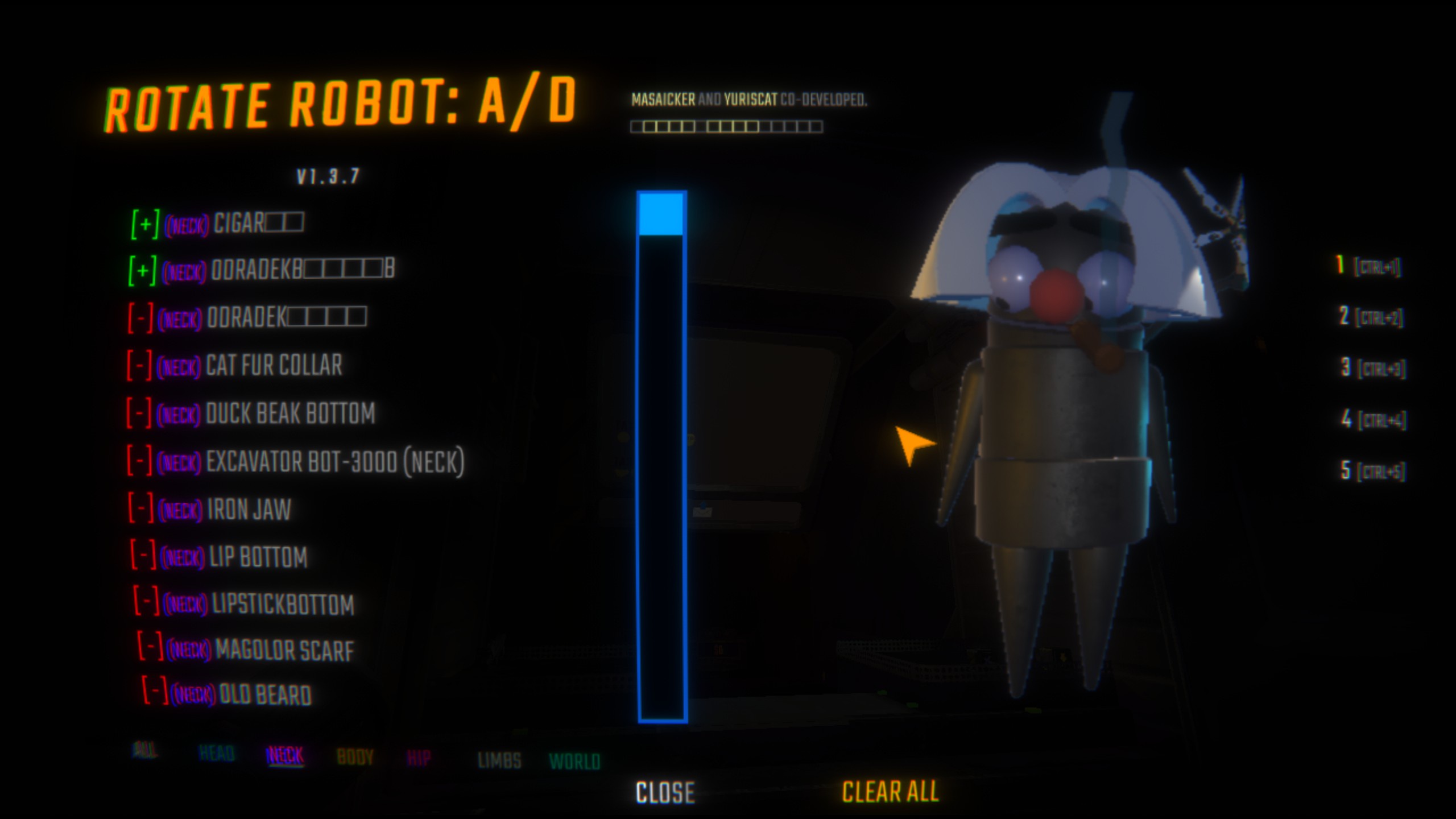
Task: Switch to the Head tab
Action: point(217,754)
